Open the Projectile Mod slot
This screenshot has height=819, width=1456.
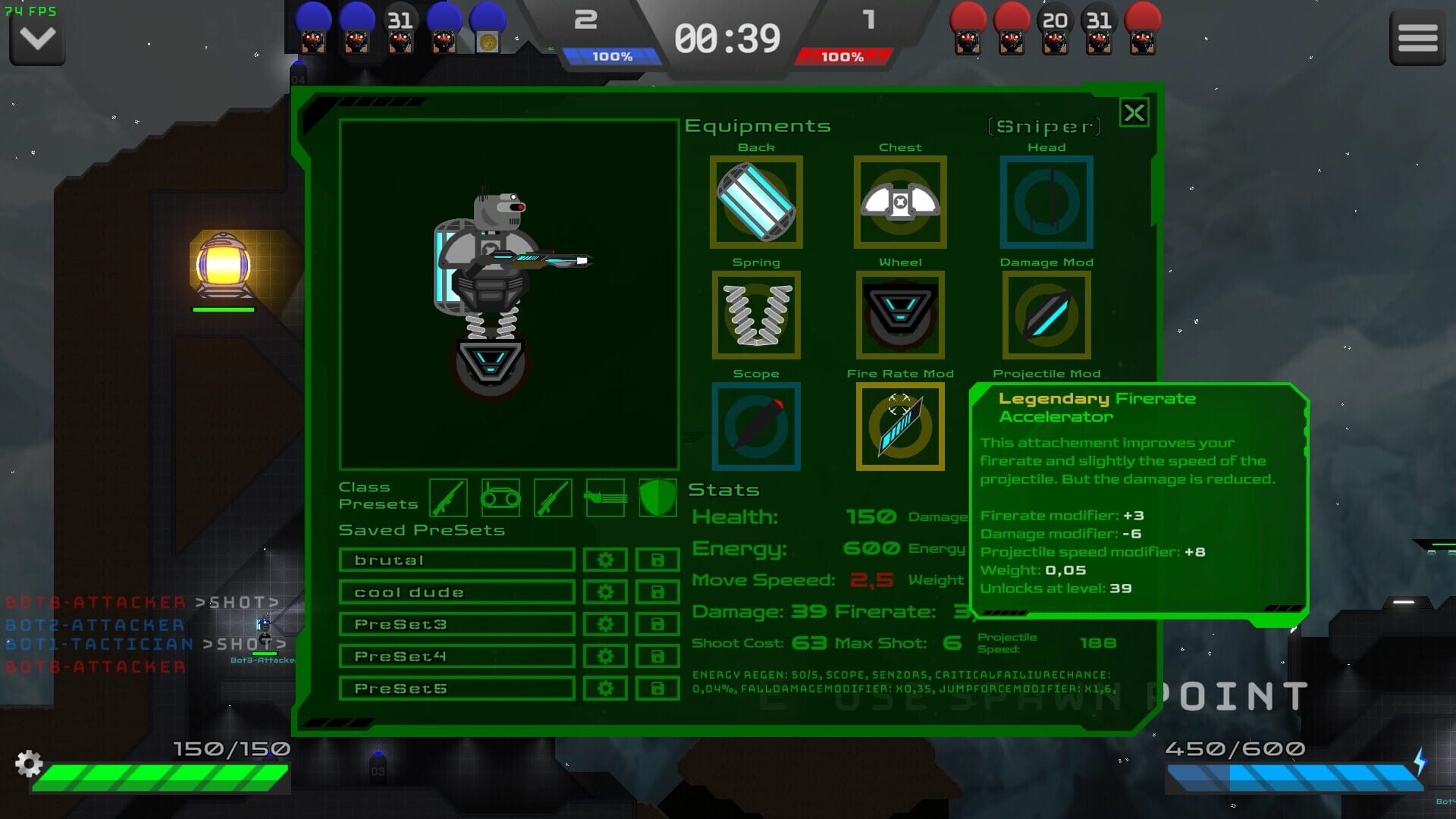coord(1046,425)
